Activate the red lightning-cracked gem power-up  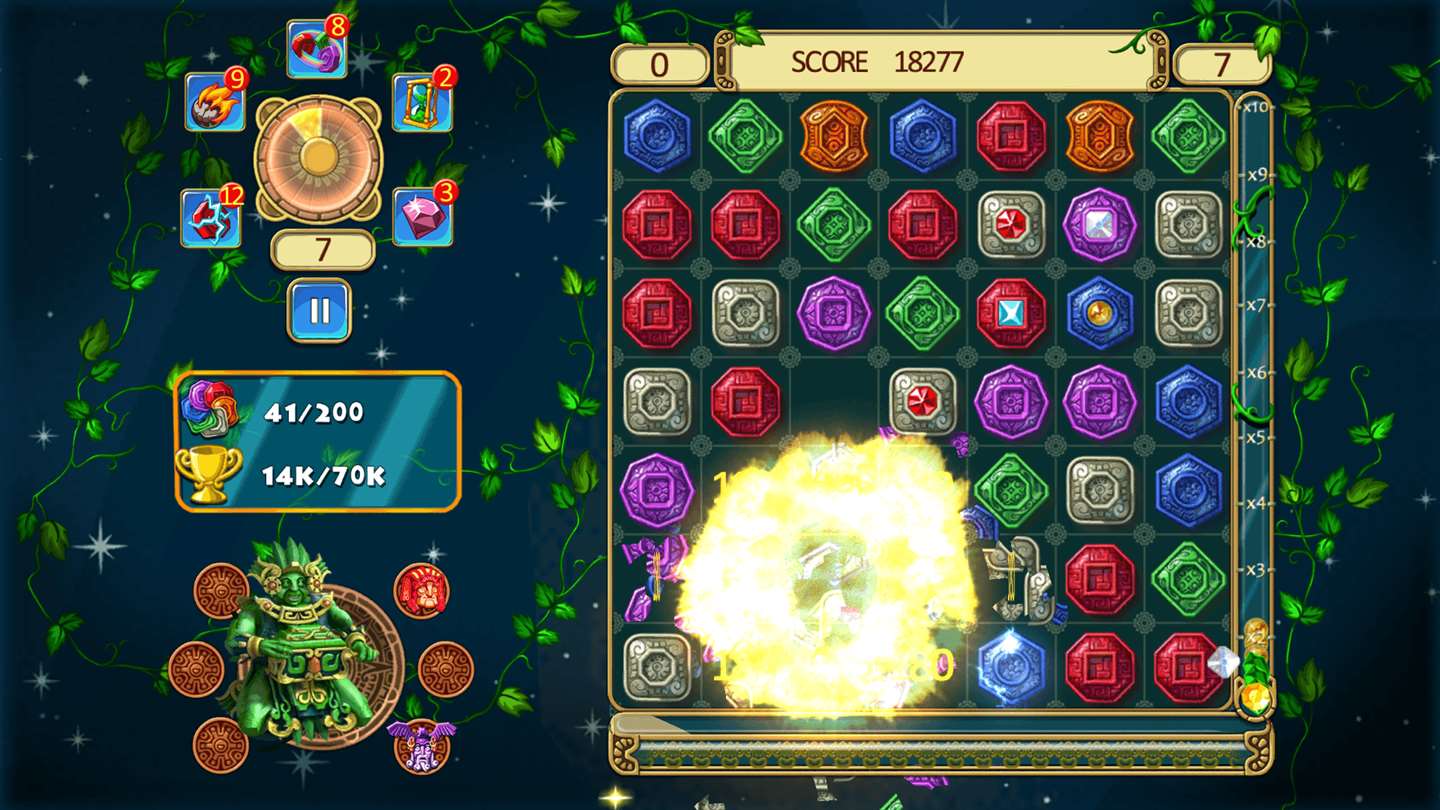click(x=211, y=218)
